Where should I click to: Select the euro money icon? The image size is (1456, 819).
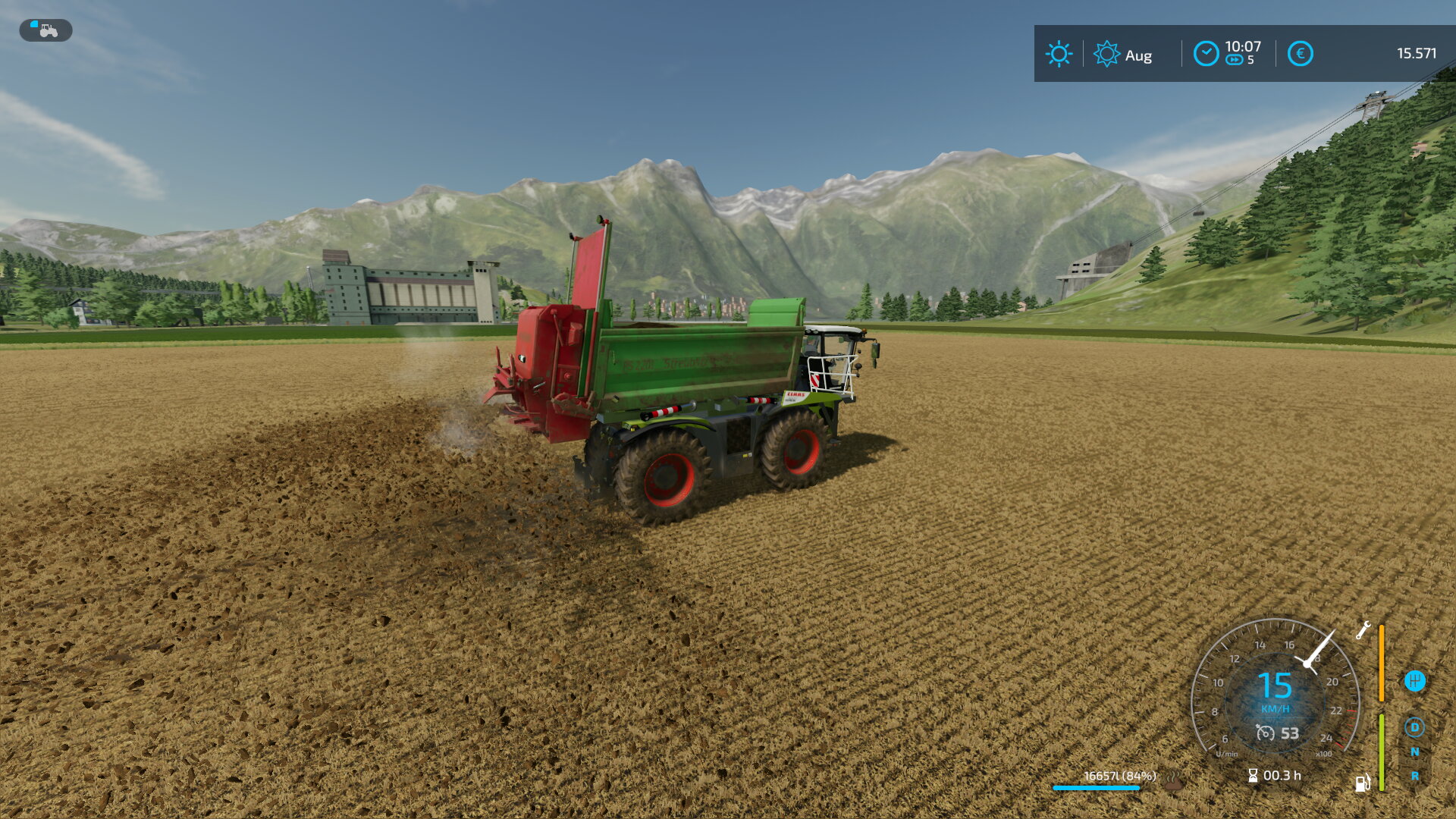pyautogui.click(x=1300, y=54)
